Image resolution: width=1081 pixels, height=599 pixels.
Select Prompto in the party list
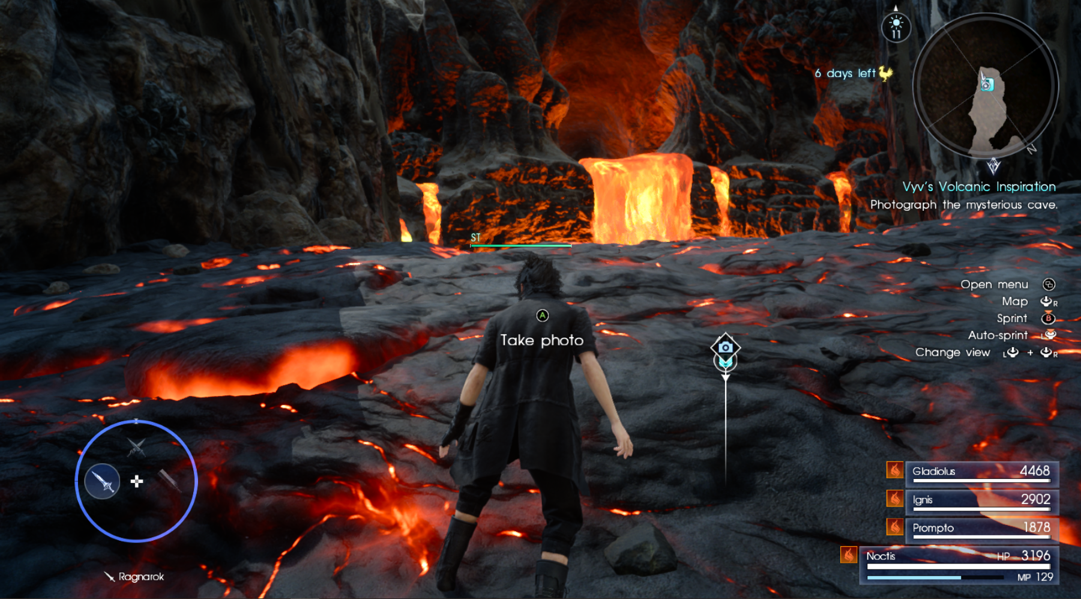pyautogui.click(x=980, y=527)
